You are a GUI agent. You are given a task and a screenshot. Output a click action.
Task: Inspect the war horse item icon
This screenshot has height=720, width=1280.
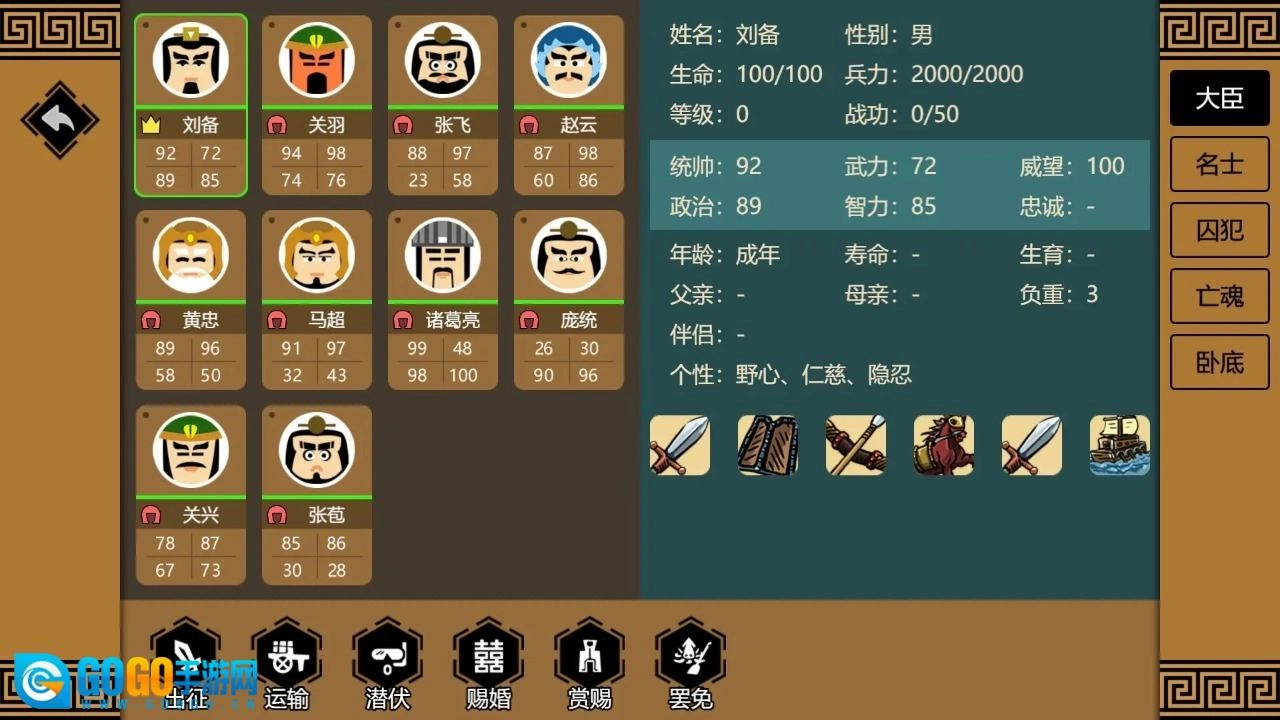point(944,445)
